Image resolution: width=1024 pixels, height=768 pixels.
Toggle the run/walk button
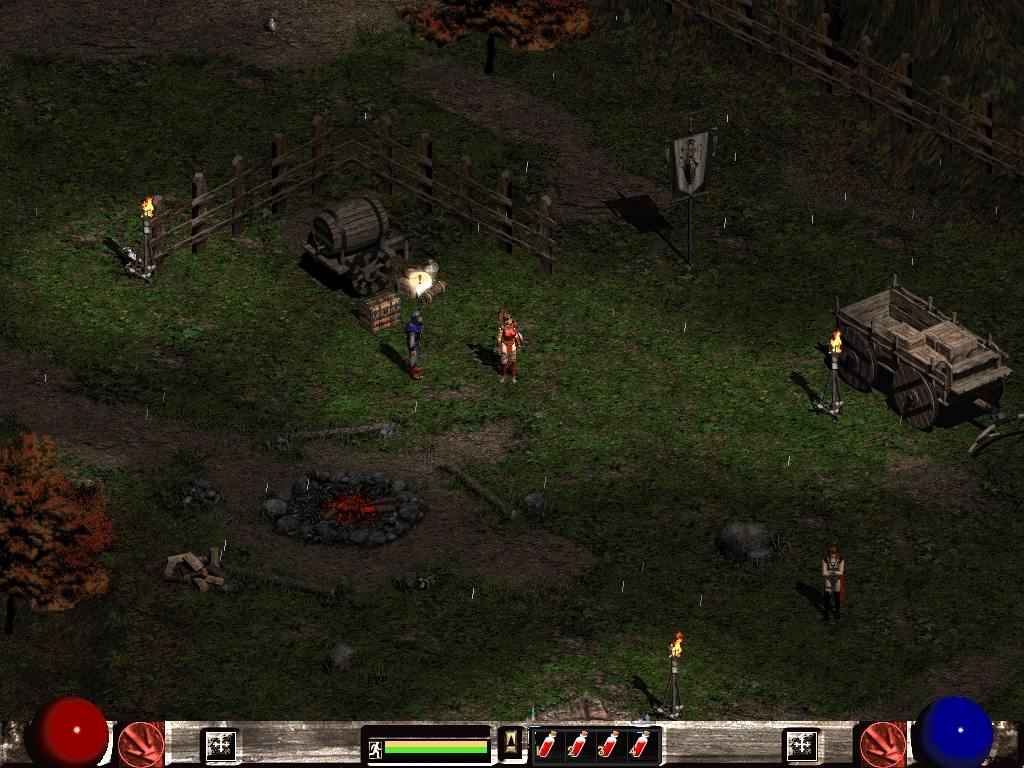376,747
